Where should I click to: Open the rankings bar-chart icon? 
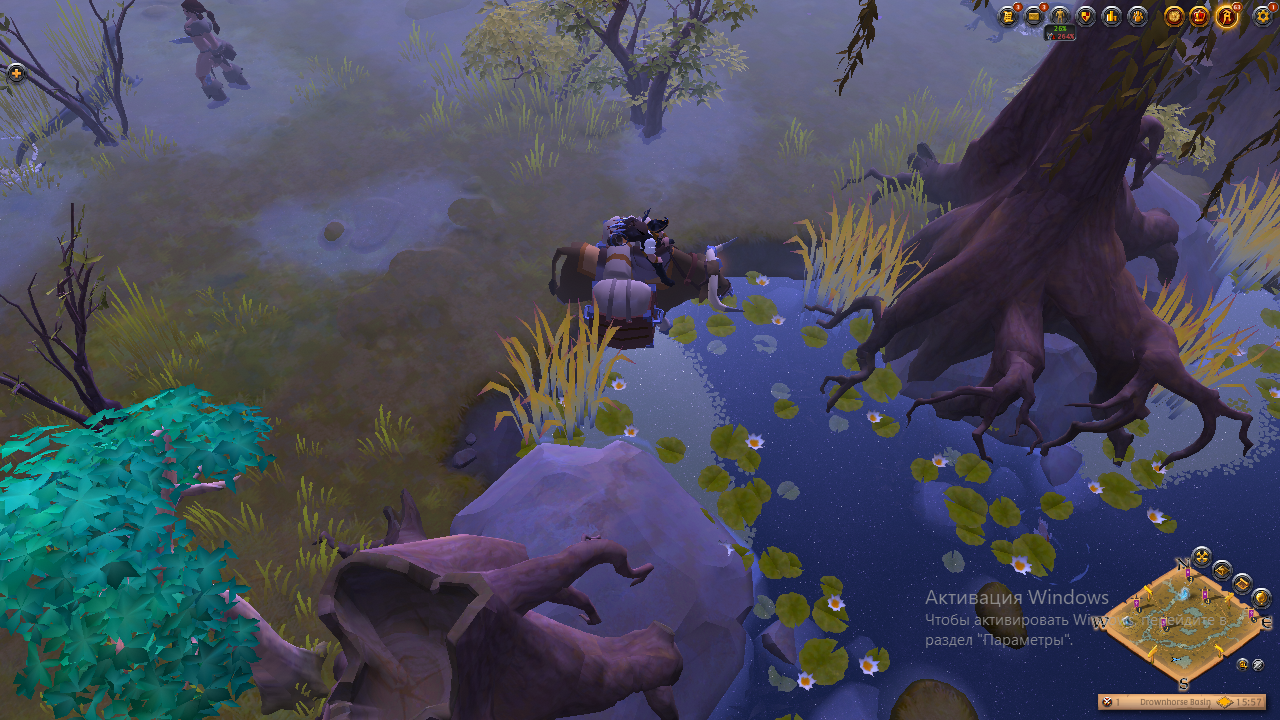coord(1112,16)
